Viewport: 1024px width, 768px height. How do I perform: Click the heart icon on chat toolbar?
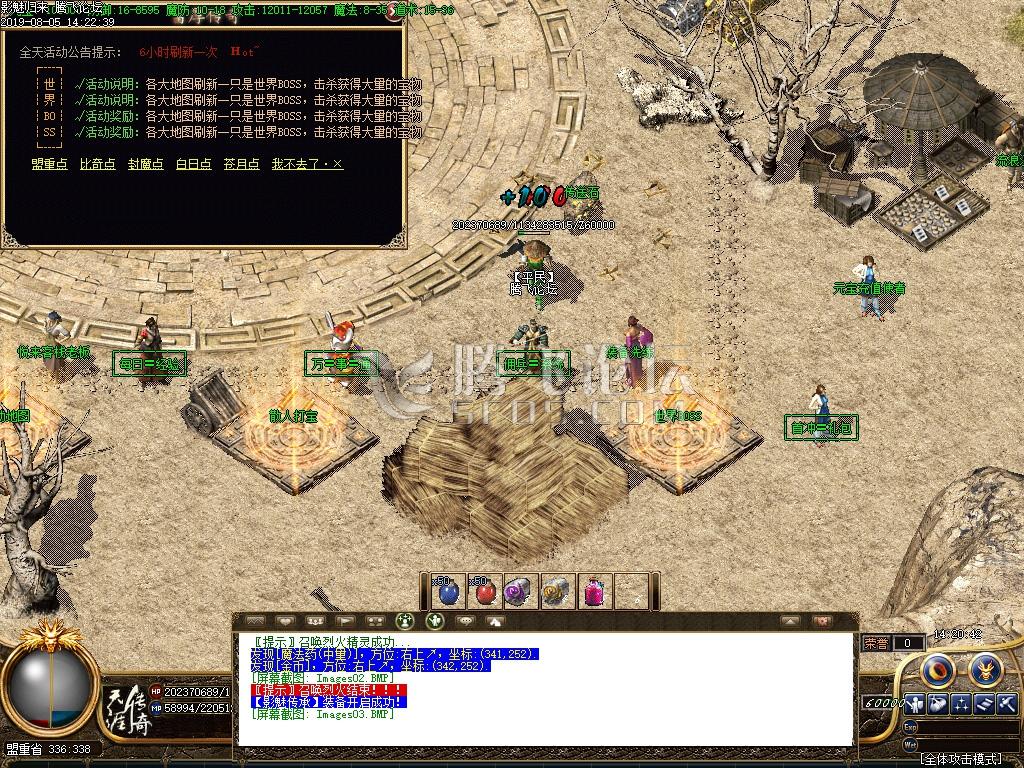[285, 621]
